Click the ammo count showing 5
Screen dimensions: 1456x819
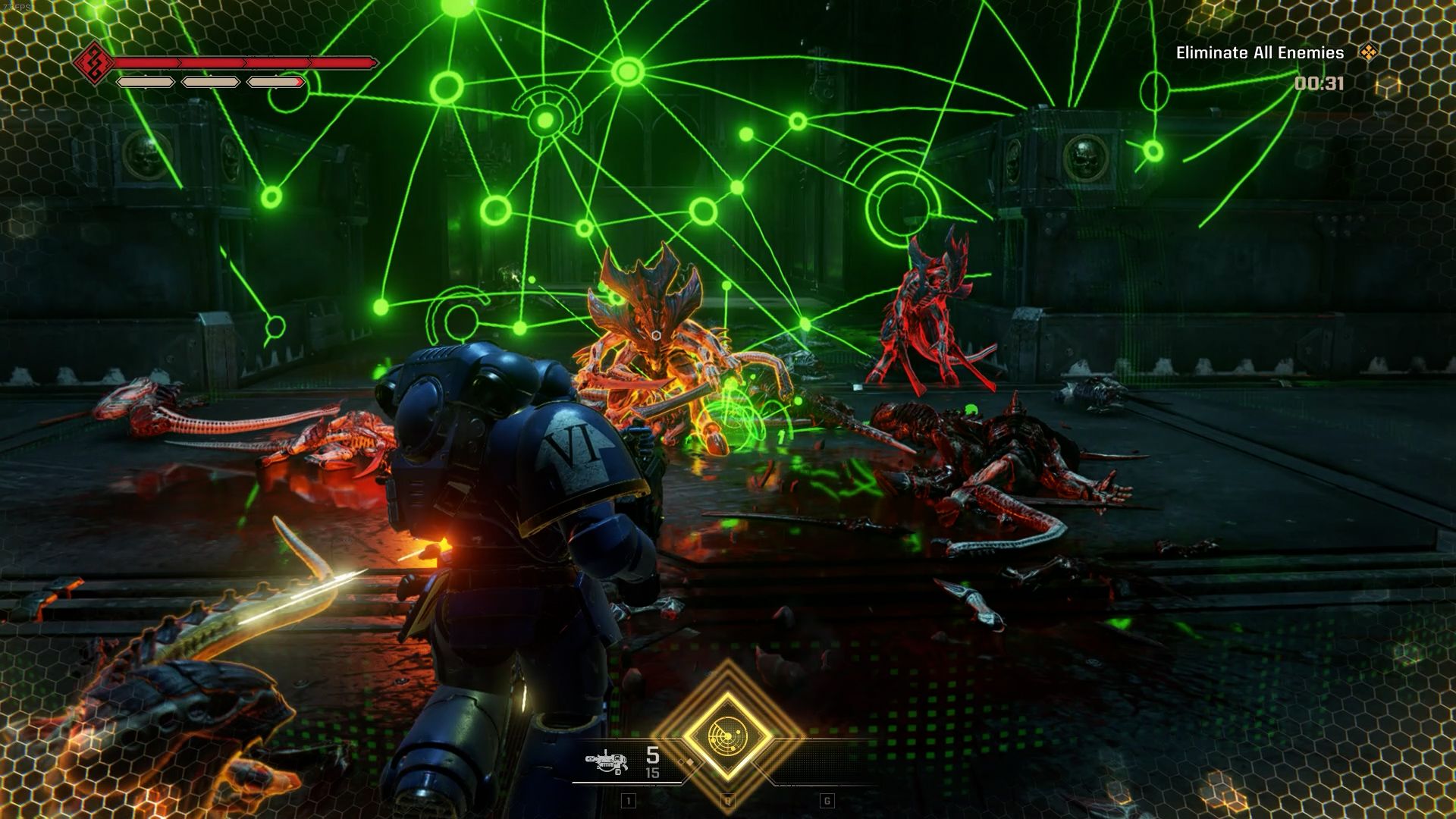tap(651, 755)
